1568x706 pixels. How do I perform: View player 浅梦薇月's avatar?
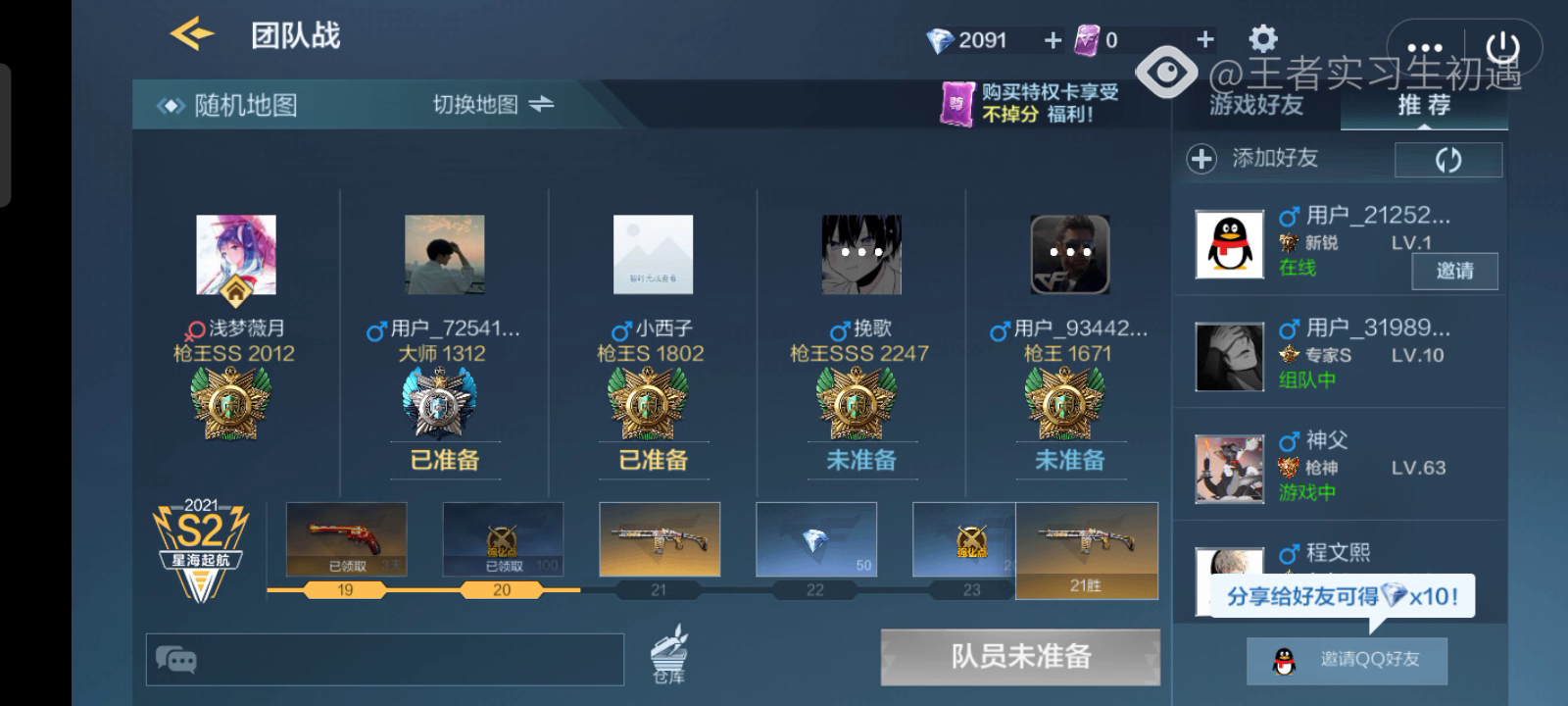tap(236, 255)
